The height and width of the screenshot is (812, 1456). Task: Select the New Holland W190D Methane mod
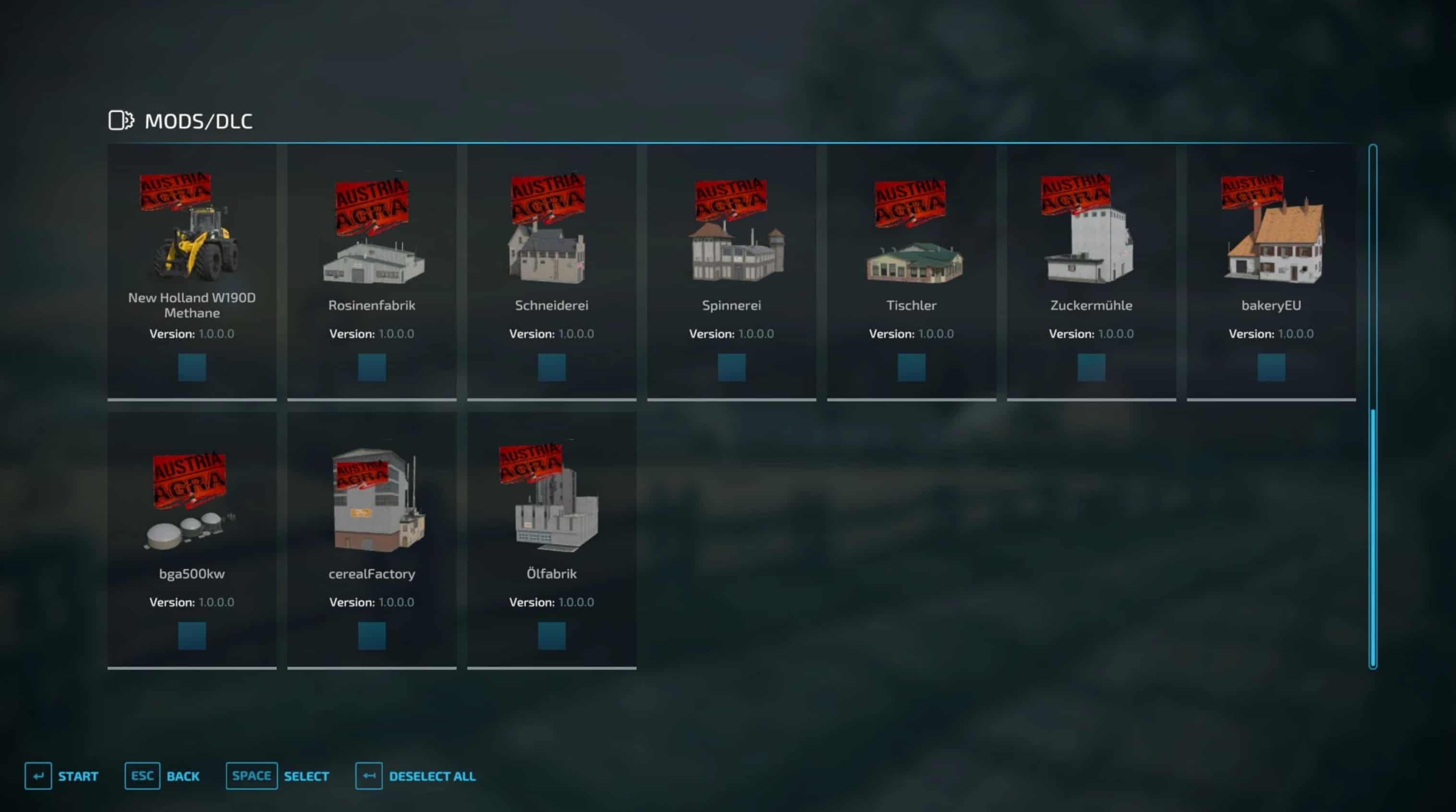(192, 271)
